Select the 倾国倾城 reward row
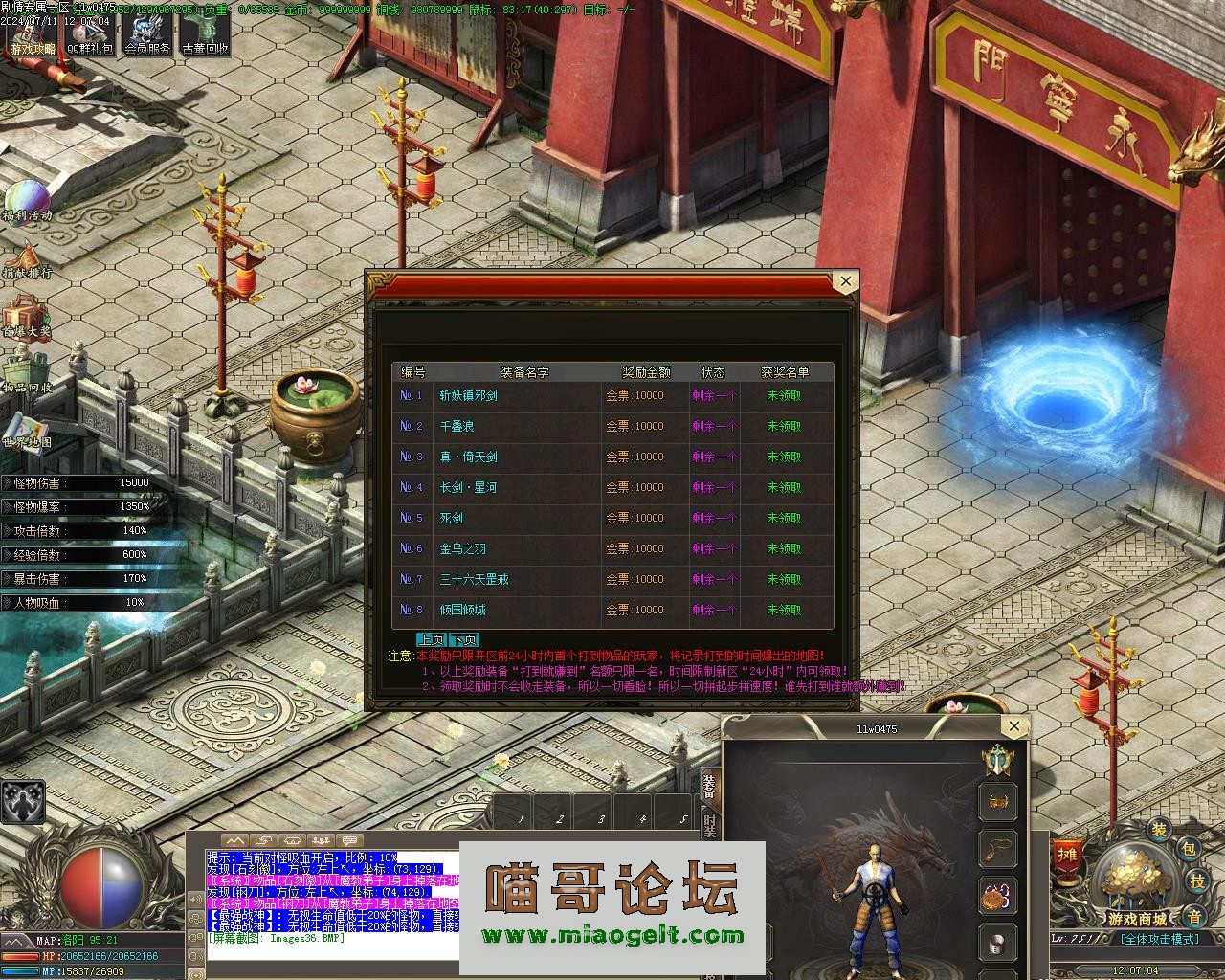The height and width of the screenshot is (980, 1225). coord(612,610)
